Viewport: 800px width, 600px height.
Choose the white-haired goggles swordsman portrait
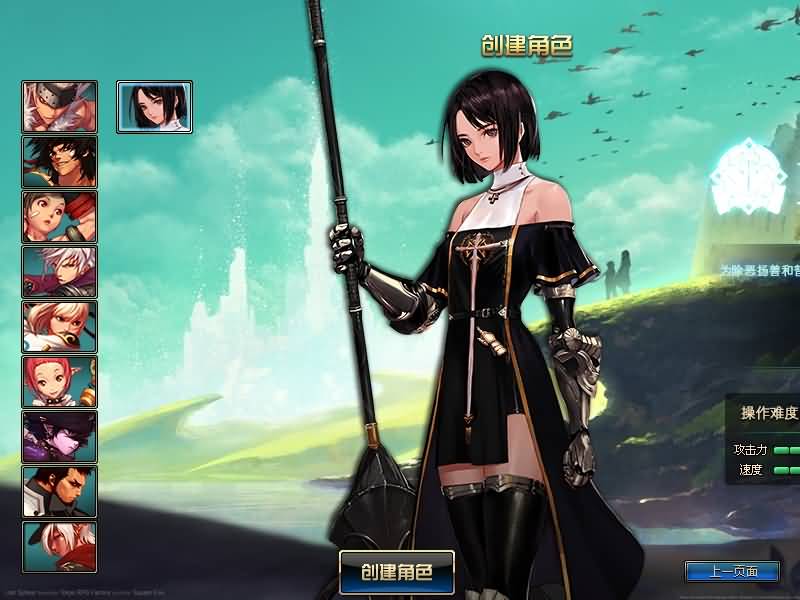(60, 107)
